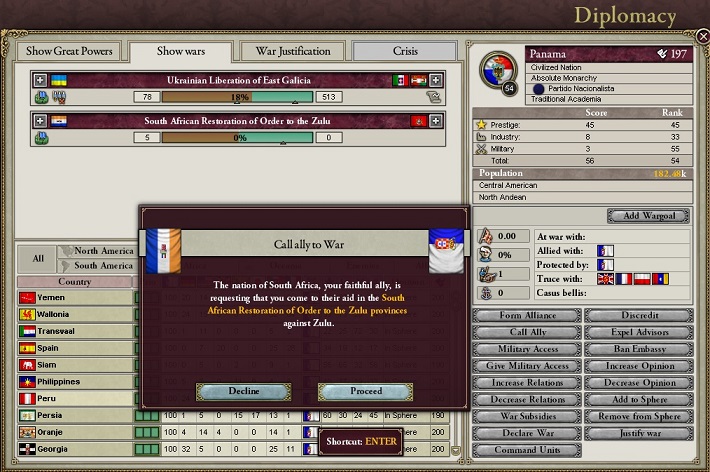Image resolution: width=710 pixels, height=472 pixels.
Task: Switch to Show Great Powers tab
Action: pyautogui.click(x=69, y=51)
